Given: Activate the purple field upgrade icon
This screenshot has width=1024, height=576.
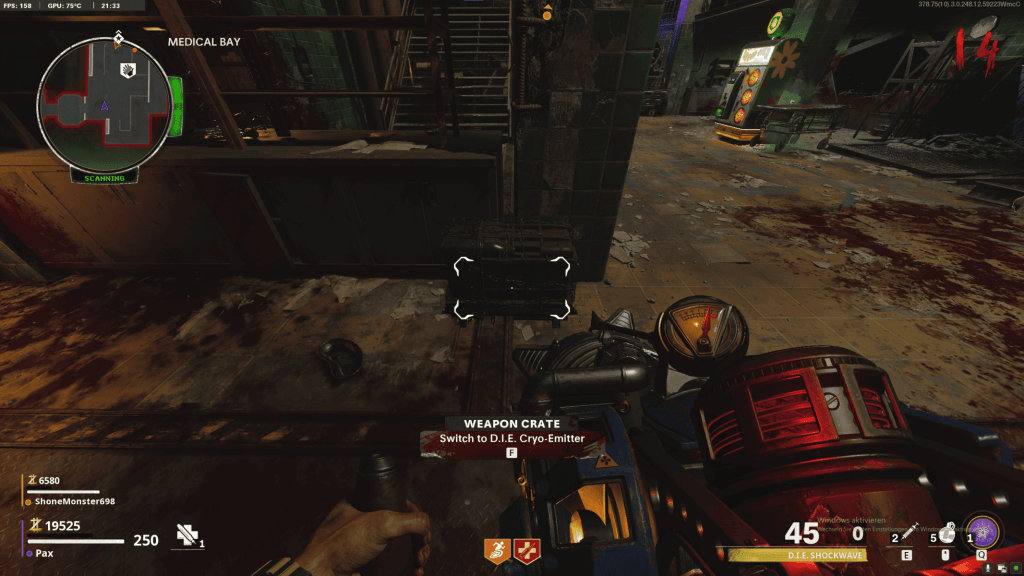Looking at the screenshot, I should point(982,531).
